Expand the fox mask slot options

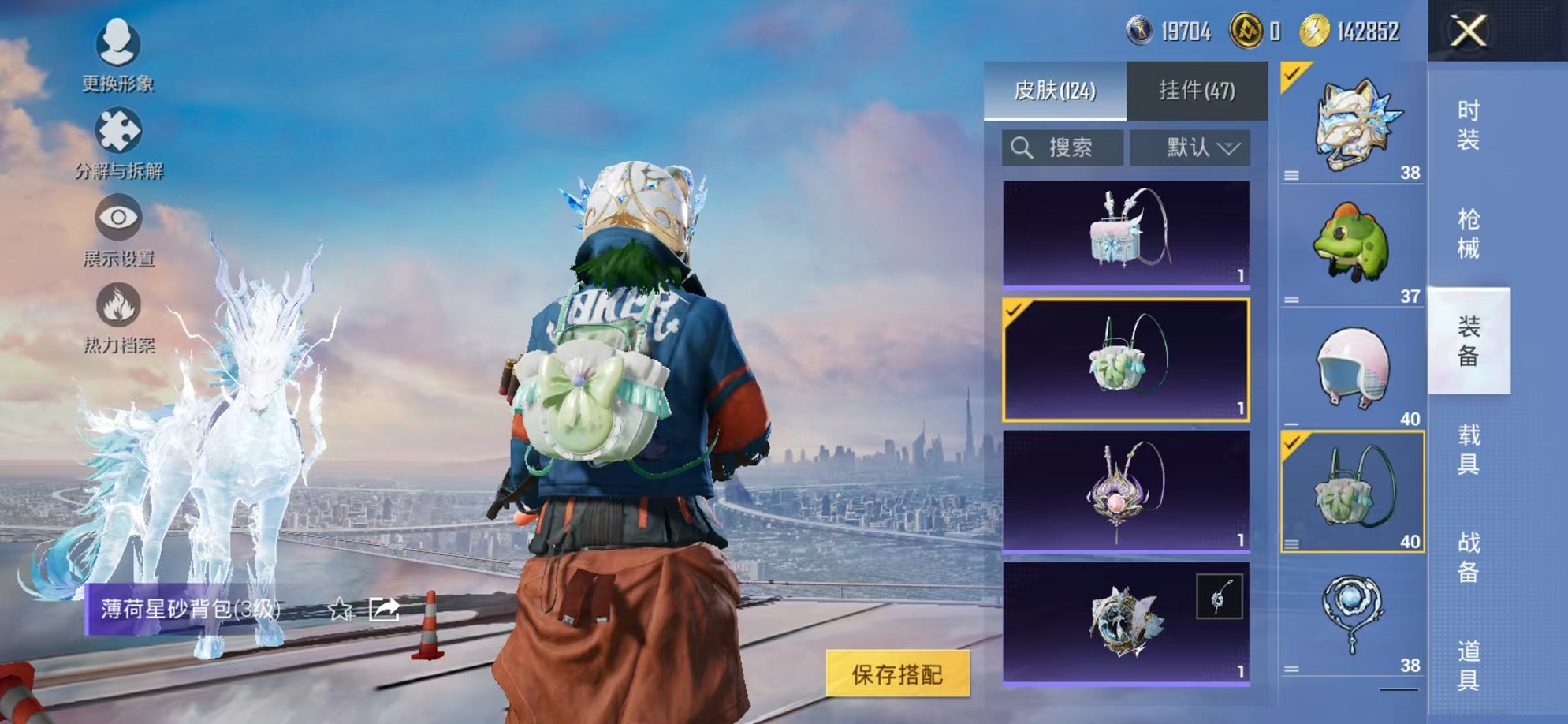[1292, 177]
